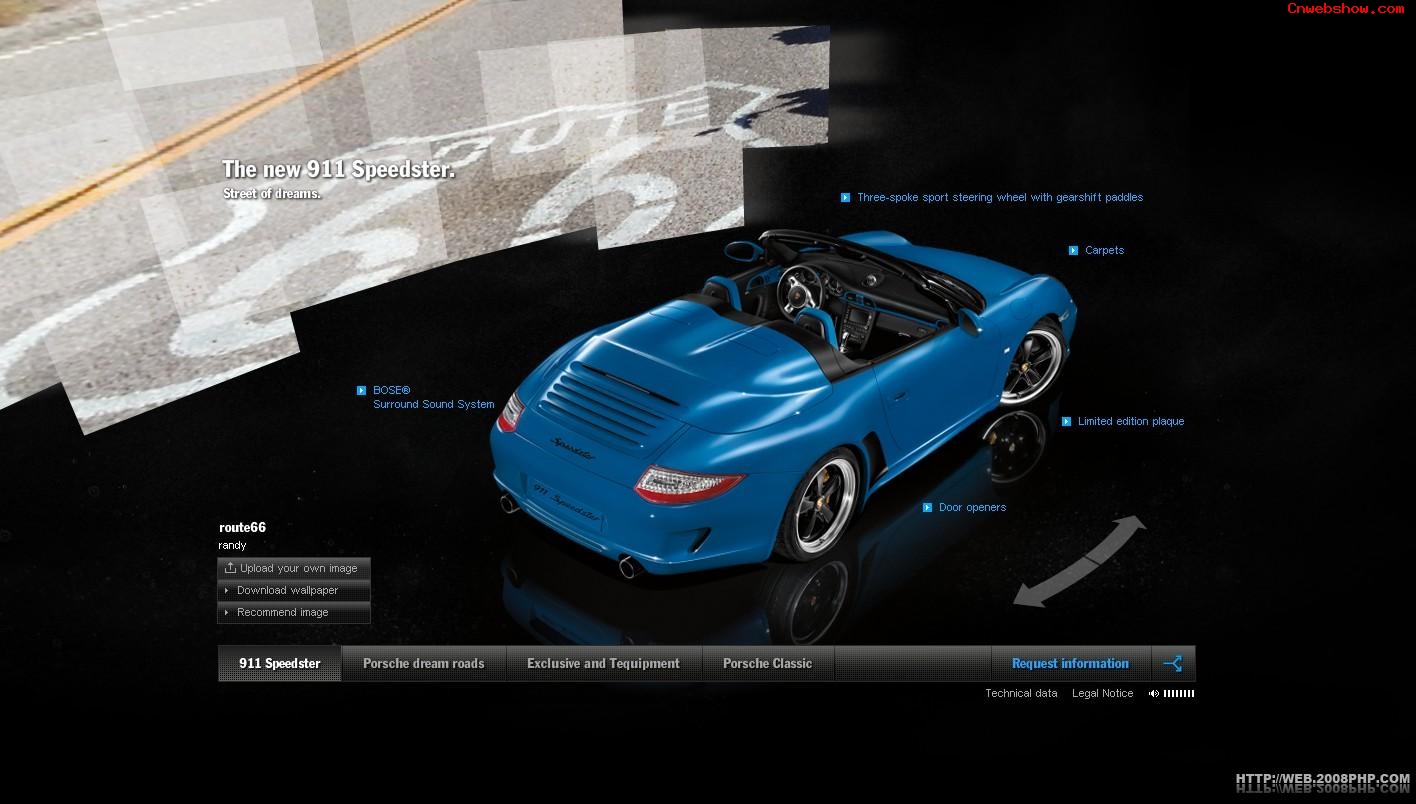
Task: Open the Technical data link
Action: (1021, 694)
